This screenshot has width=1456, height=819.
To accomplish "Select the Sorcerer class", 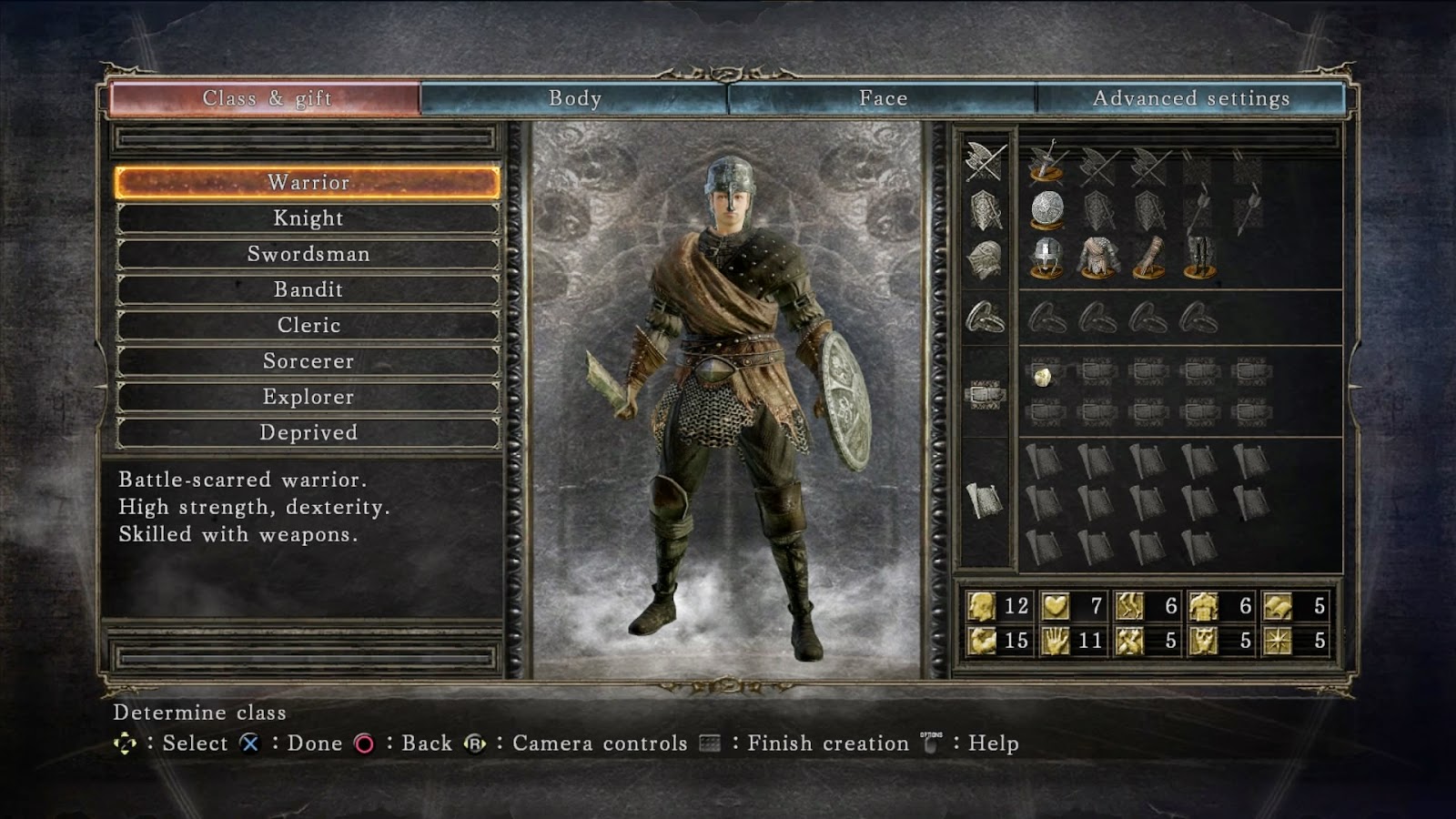I will pos(308,361).
